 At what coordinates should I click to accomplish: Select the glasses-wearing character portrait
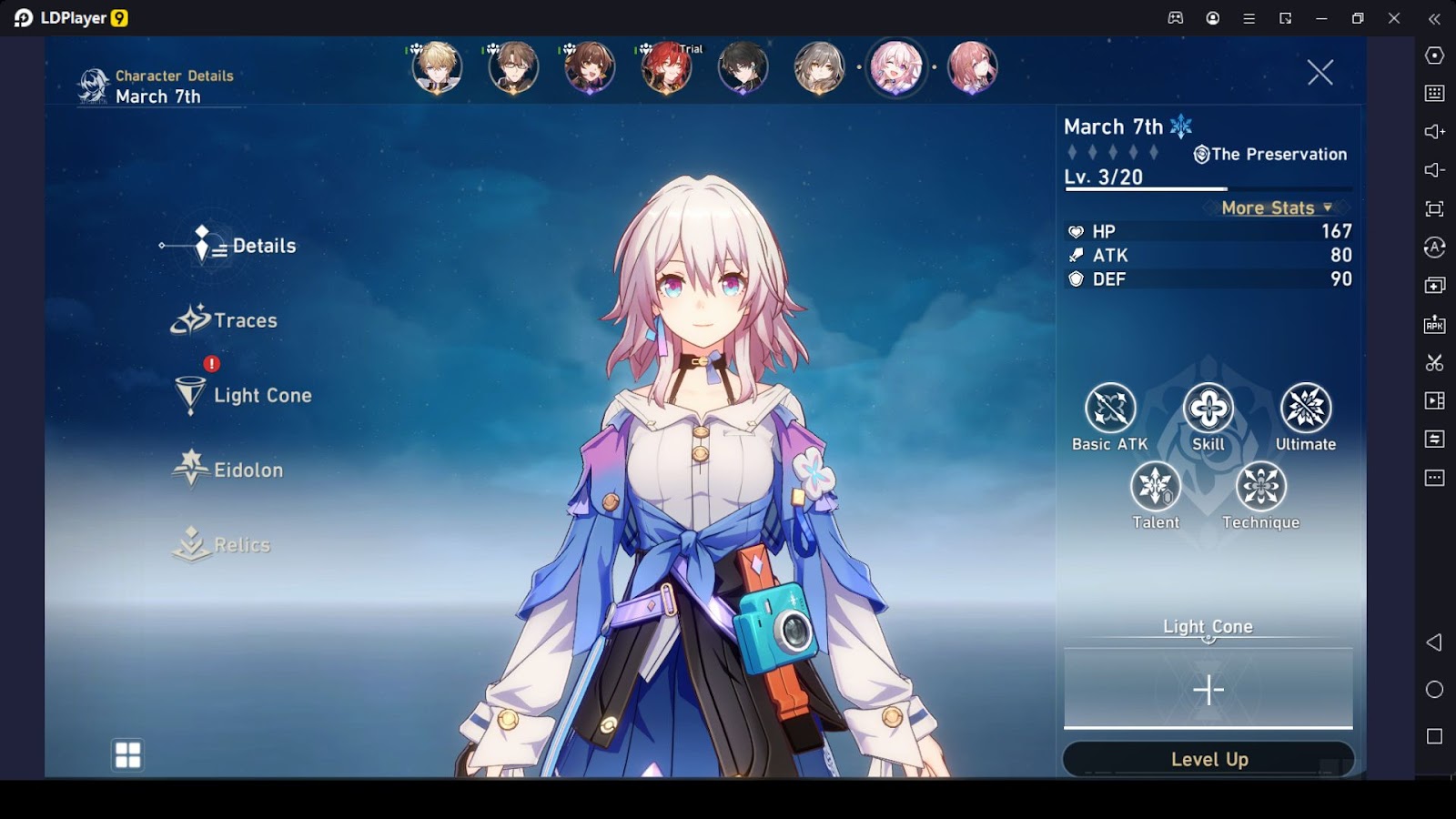point(513,67)
